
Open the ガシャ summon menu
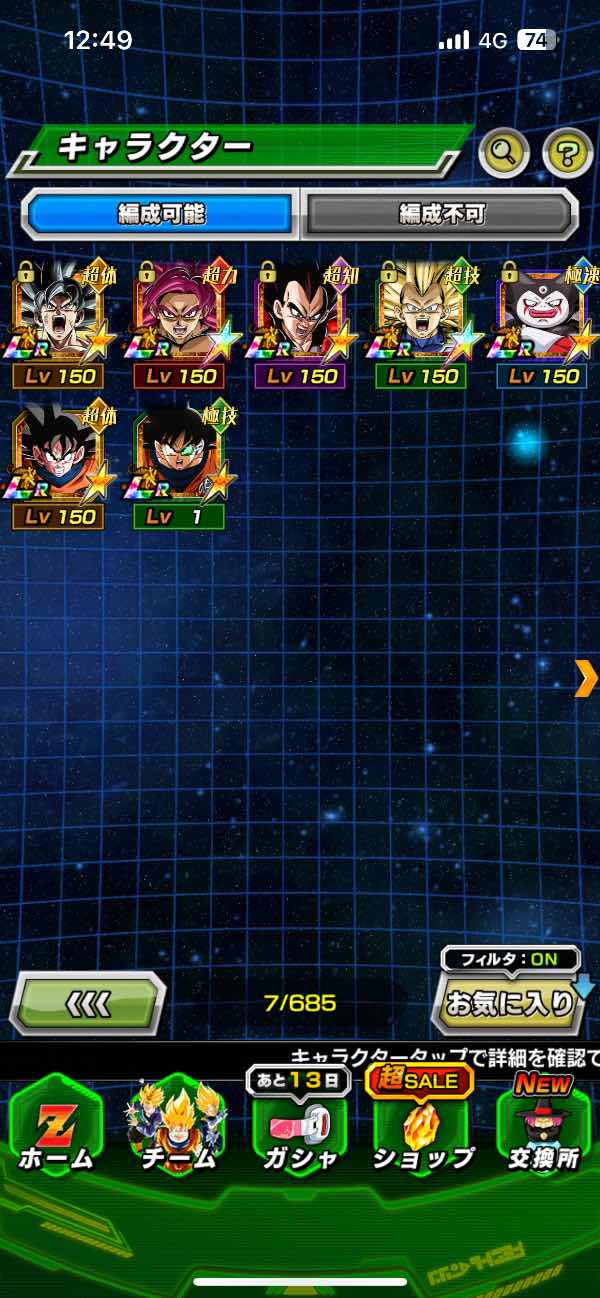(300, 1128)
